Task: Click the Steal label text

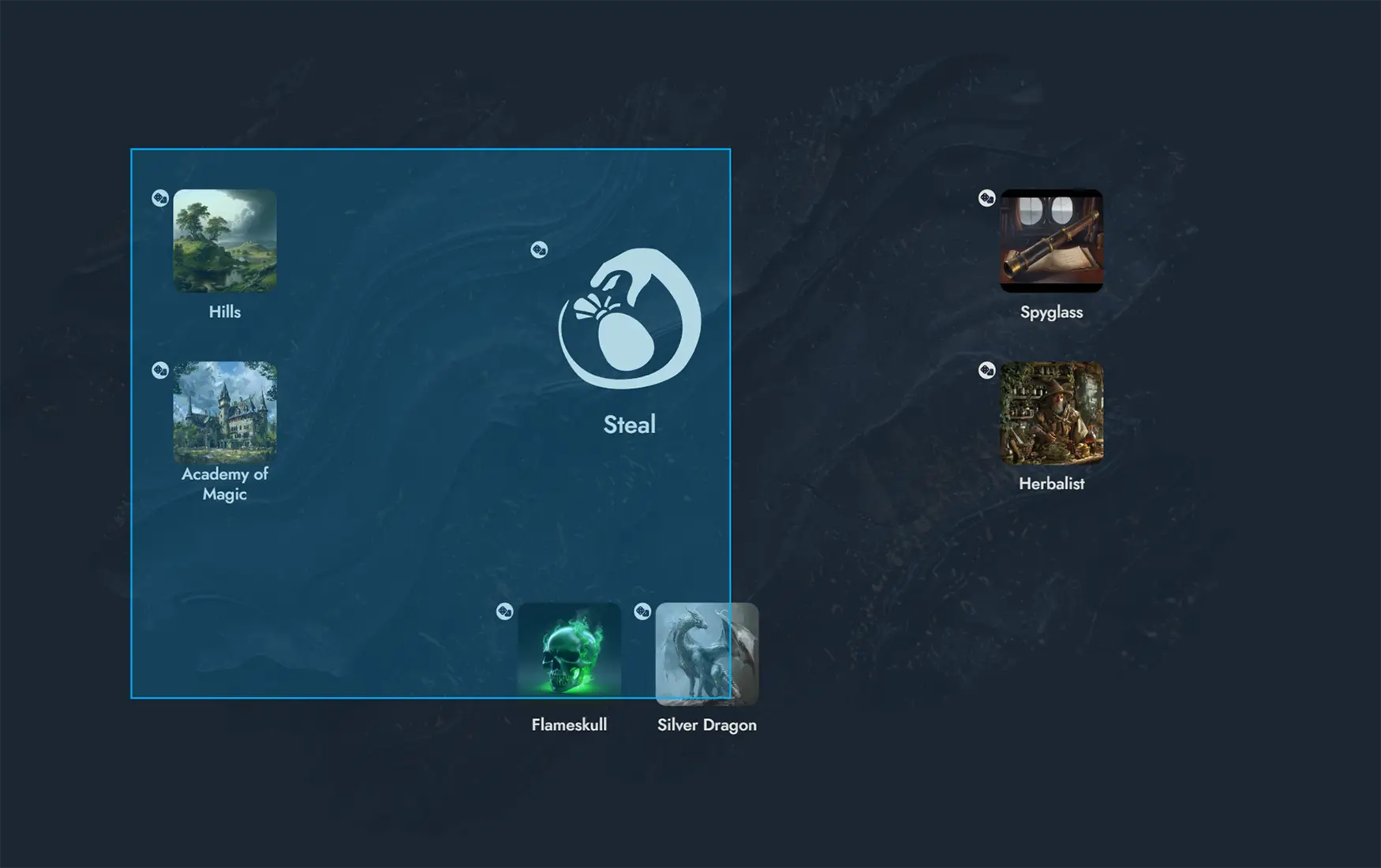Action: coord(629,424)
